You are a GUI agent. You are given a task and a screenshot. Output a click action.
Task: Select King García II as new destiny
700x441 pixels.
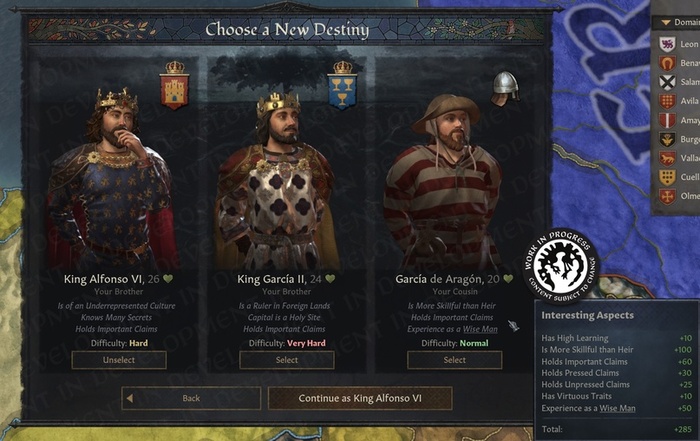coord(287,360)
